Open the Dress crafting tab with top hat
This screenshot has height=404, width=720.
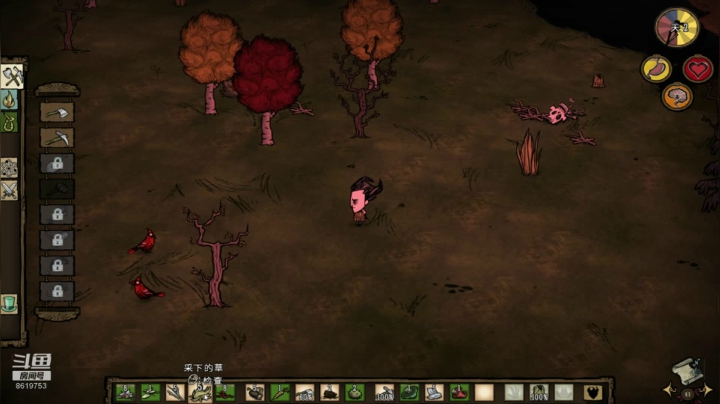(10, 303)
